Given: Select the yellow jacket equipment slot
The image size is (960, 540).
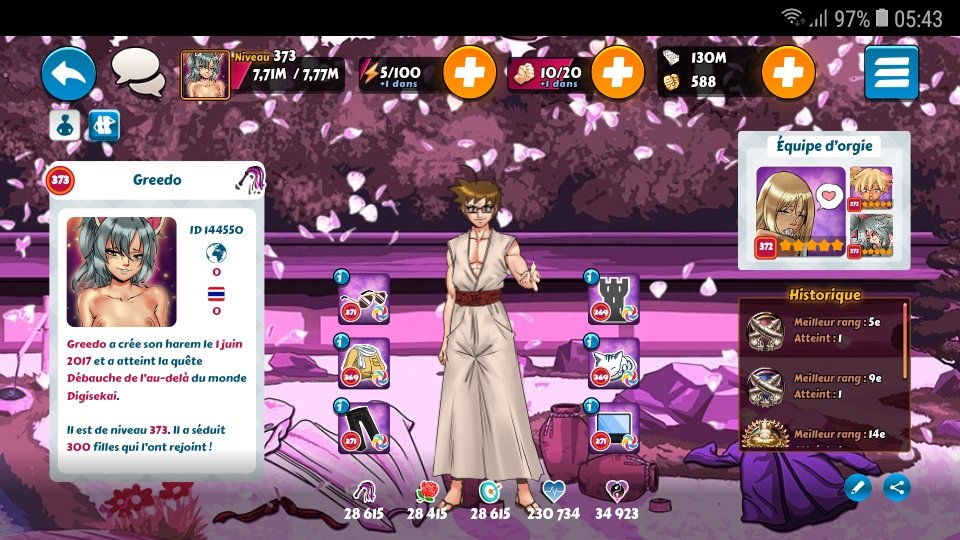Looking at the screenshot, I should [364, 364].
